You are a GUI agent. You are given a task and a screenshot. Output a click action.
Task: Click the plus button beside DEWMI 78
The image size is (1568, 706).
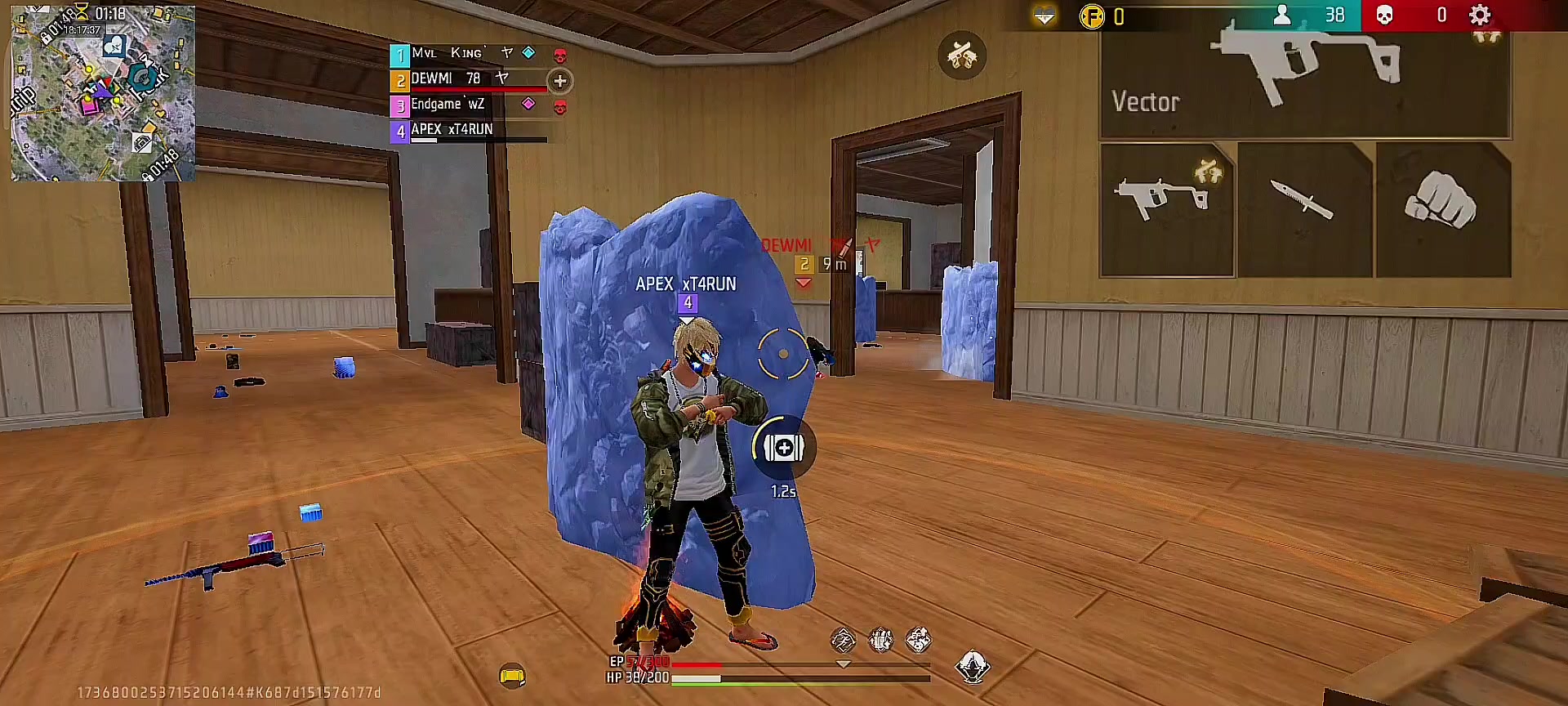coord(560,81)
